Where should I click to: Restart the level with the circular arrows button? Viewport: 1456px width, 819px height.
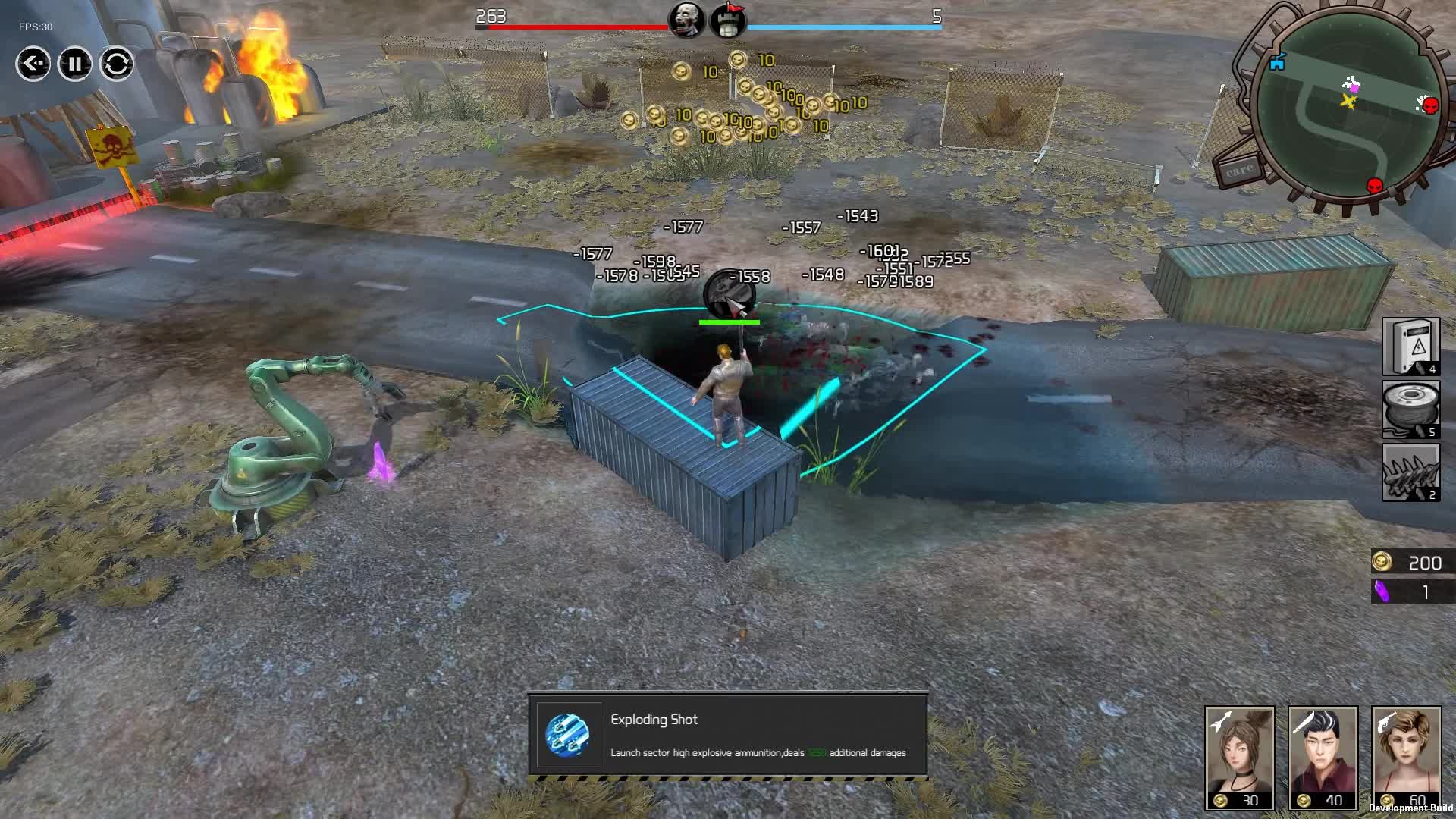tap(116, 64)
